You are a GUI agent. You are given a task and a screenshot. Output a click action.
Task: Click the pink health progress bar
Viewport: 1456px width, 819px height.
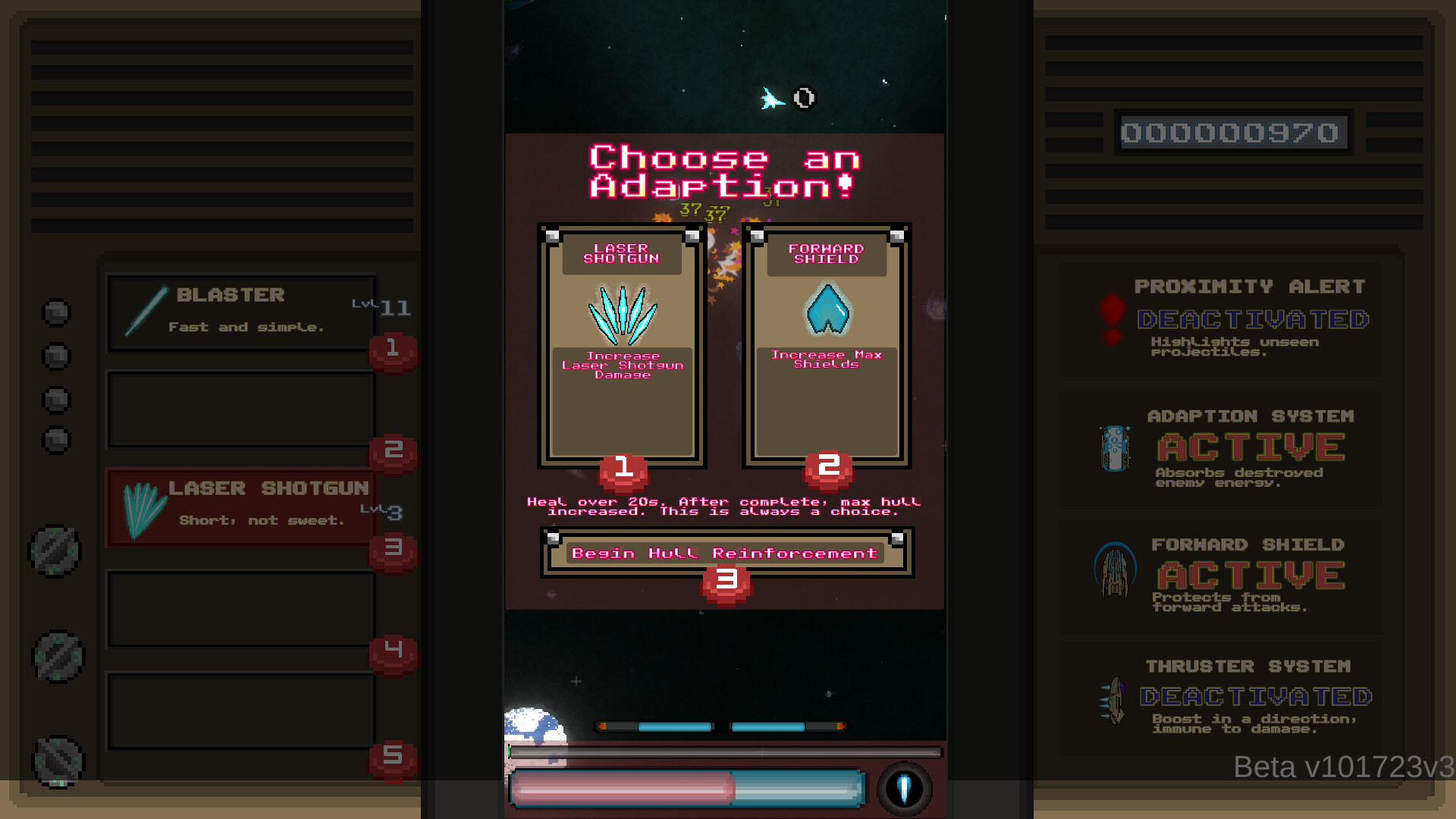pos(622,789)
